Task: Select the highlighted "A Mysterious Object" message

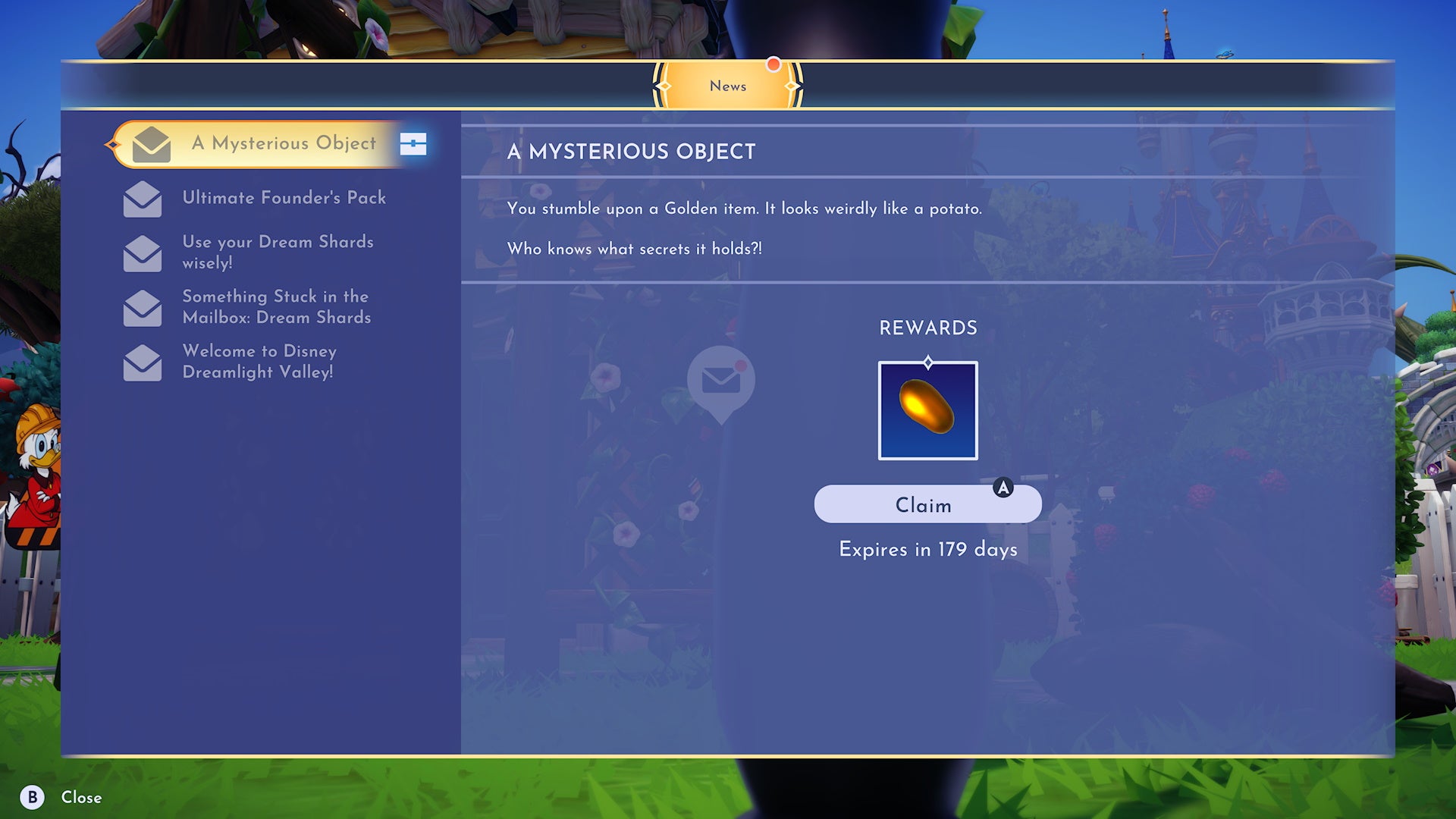Action: (x=284, y=144)
